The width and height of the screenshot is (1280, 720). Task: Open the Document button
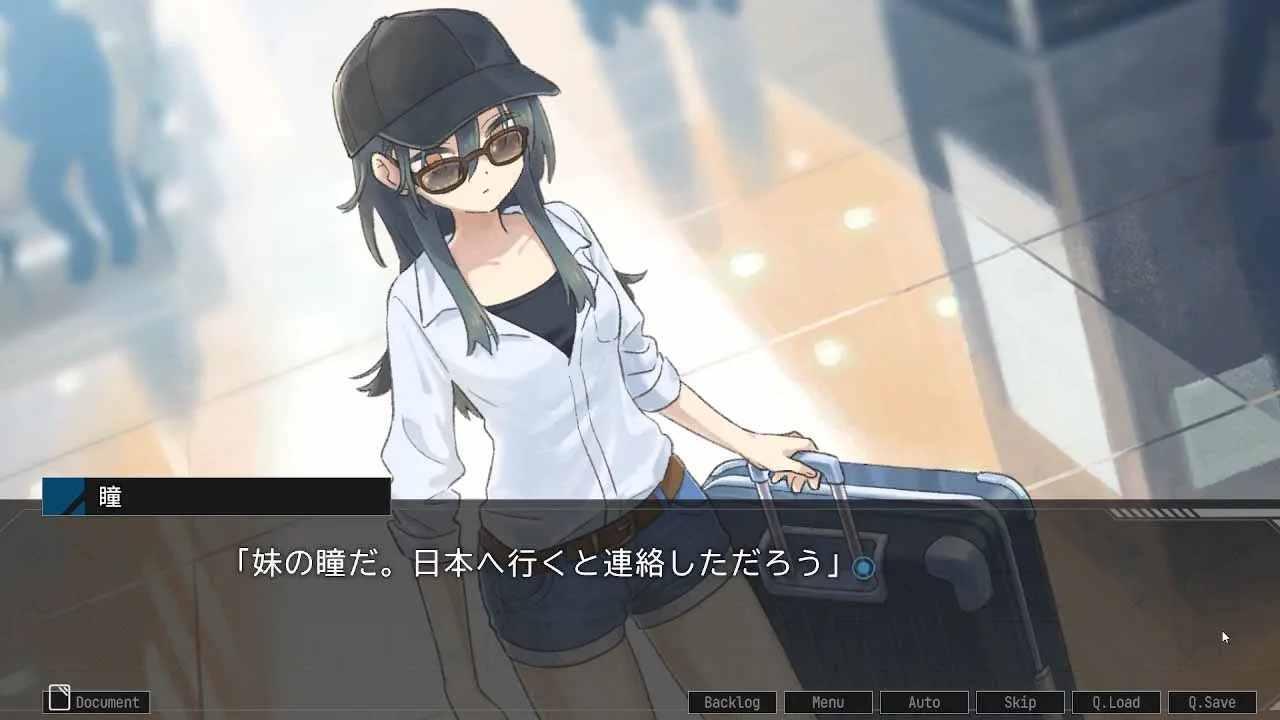[x=97, y=701]
